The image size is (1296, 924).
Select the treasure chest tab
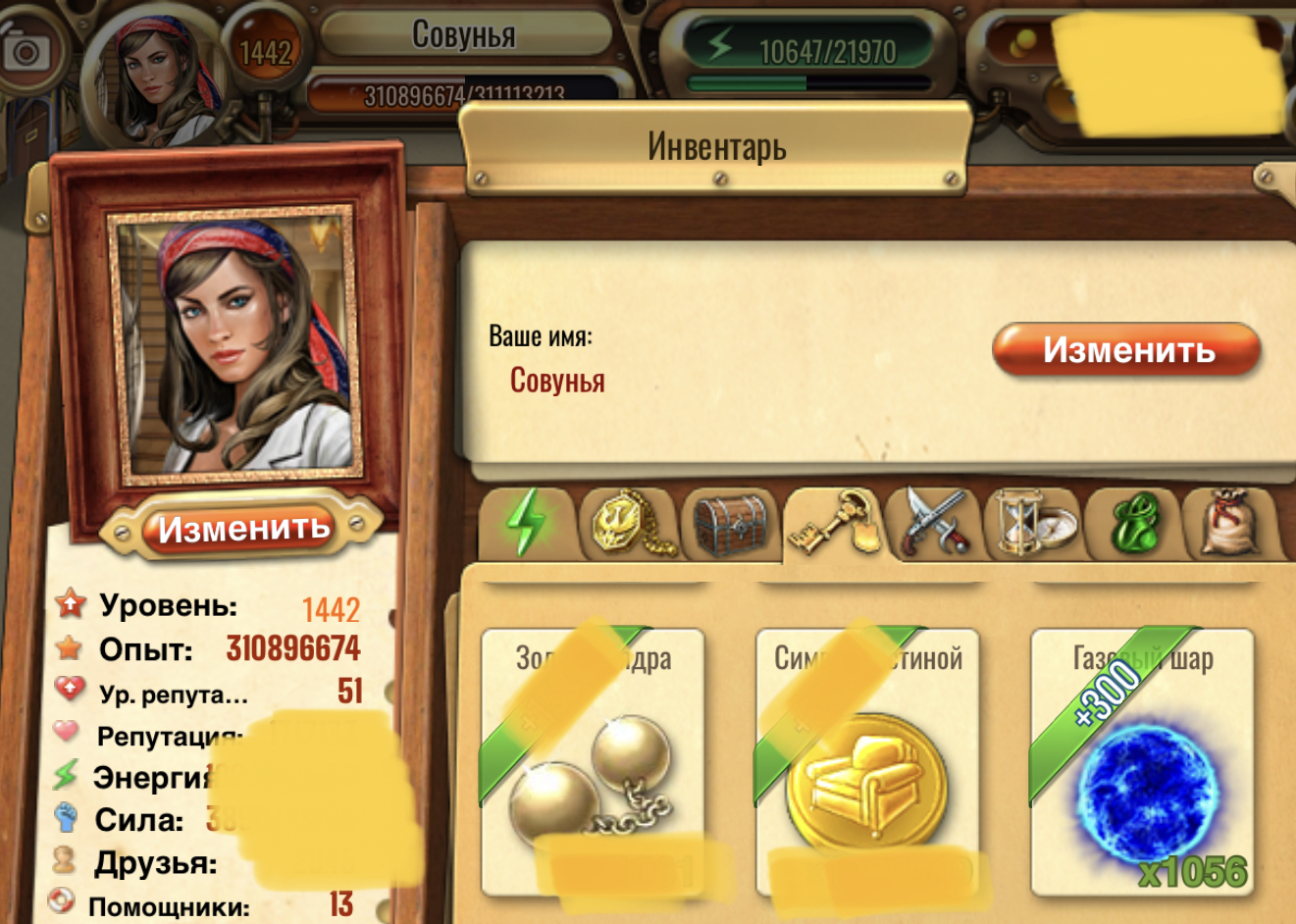point(730,525)
